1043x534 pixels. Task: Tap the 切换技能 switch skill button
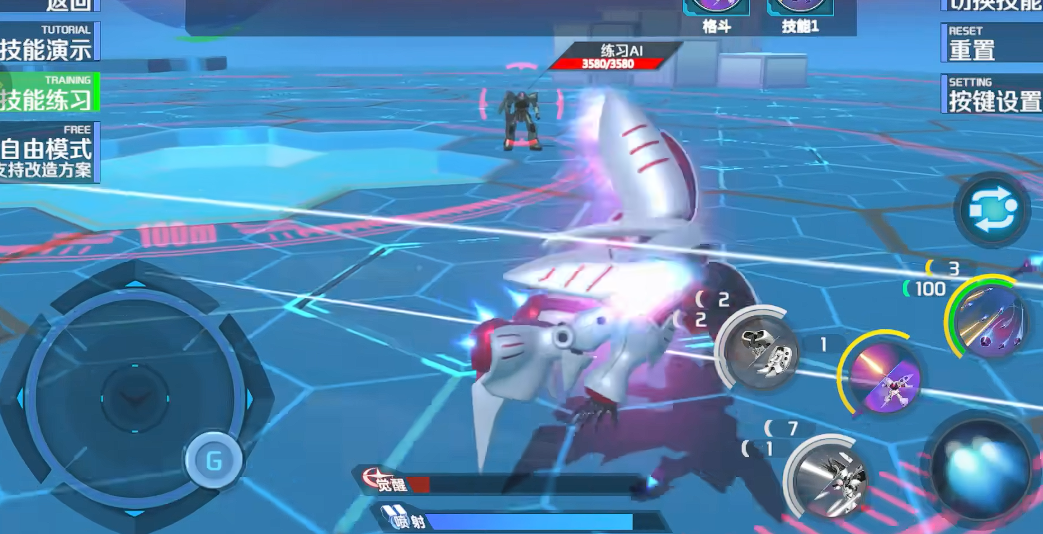pyautogui.click(x=990, y=5)
